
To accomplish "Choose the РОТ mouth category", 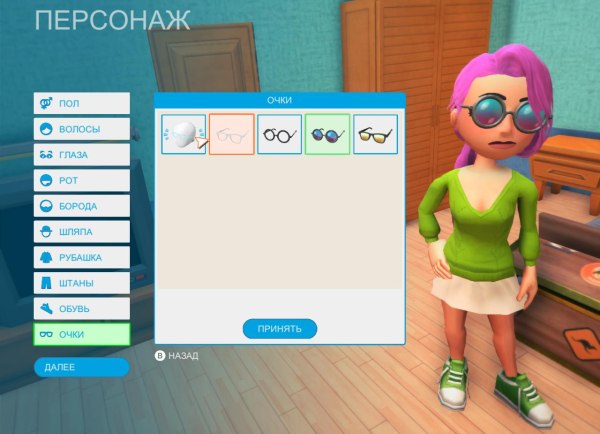I will pyautogui.click(x=82, y=180).
